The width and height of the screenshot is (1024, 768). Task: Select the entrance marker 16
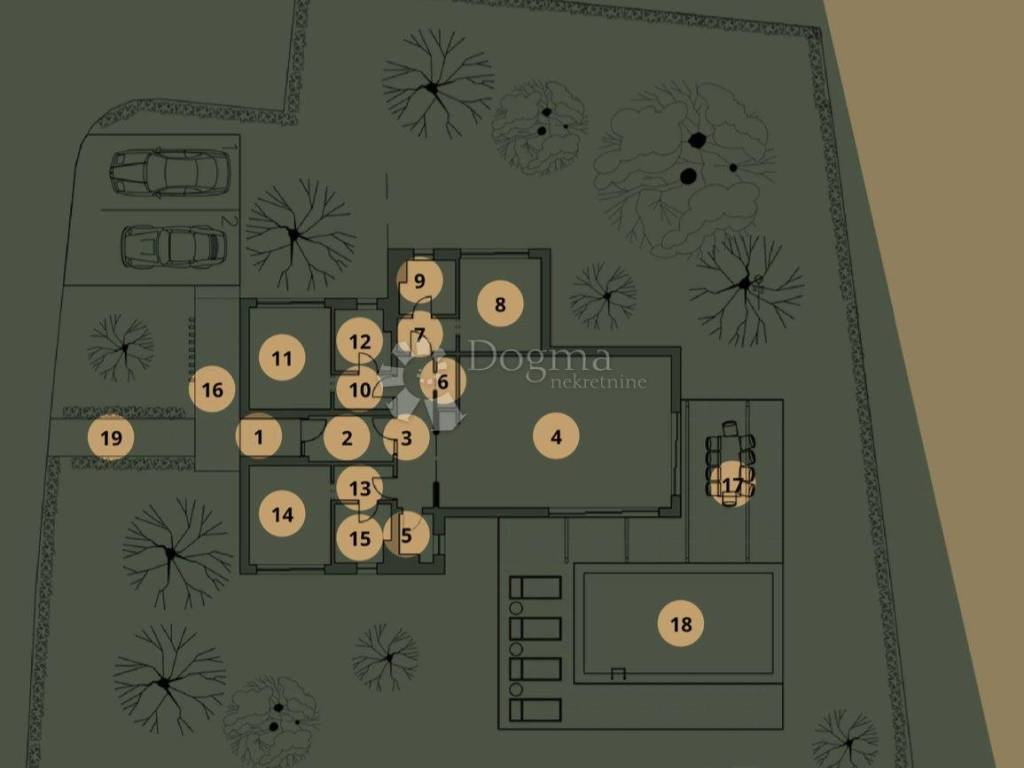point(212,390)
